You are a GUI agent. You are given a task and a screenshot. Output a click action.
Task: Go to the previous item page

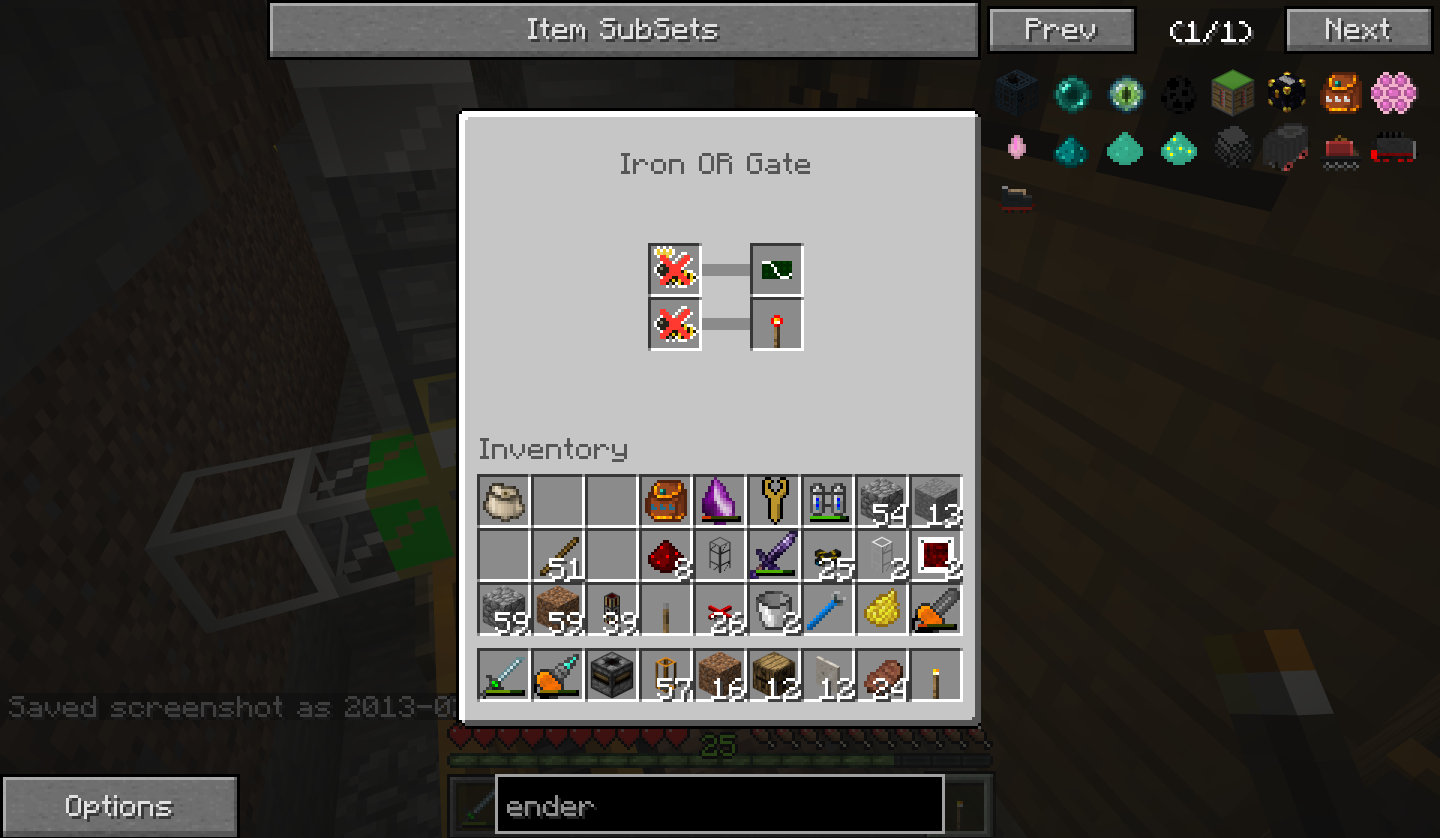pyautogui.click(x=1061, y=30)
